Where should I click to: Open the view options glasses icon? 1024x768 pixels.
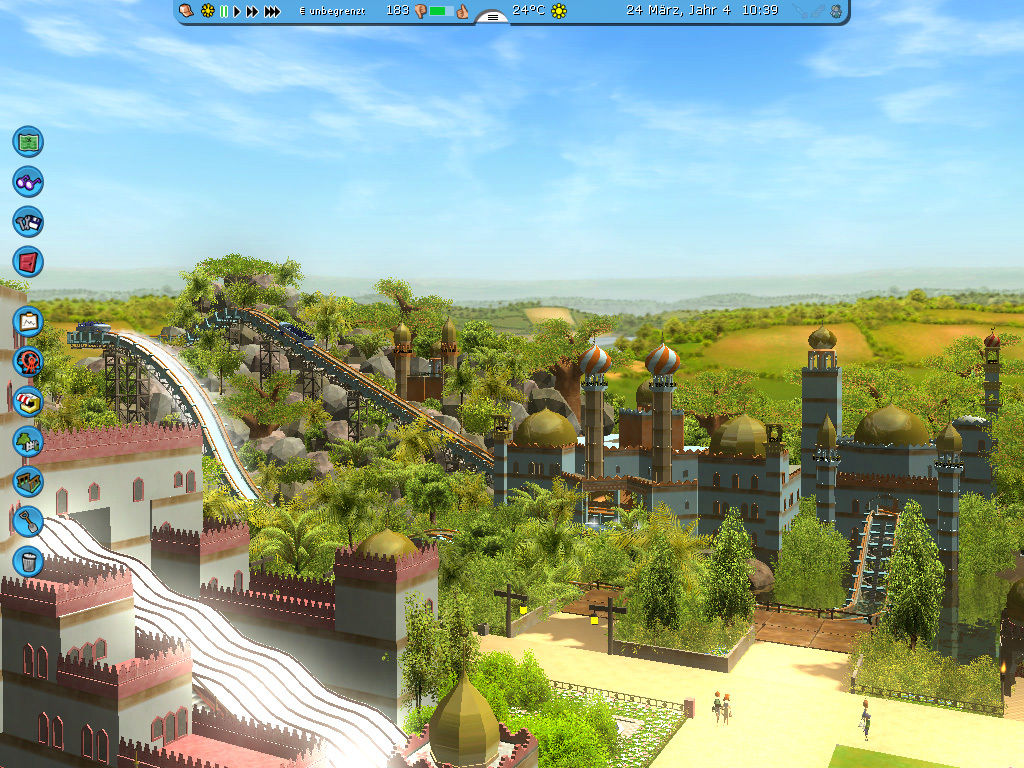point(28,182)
